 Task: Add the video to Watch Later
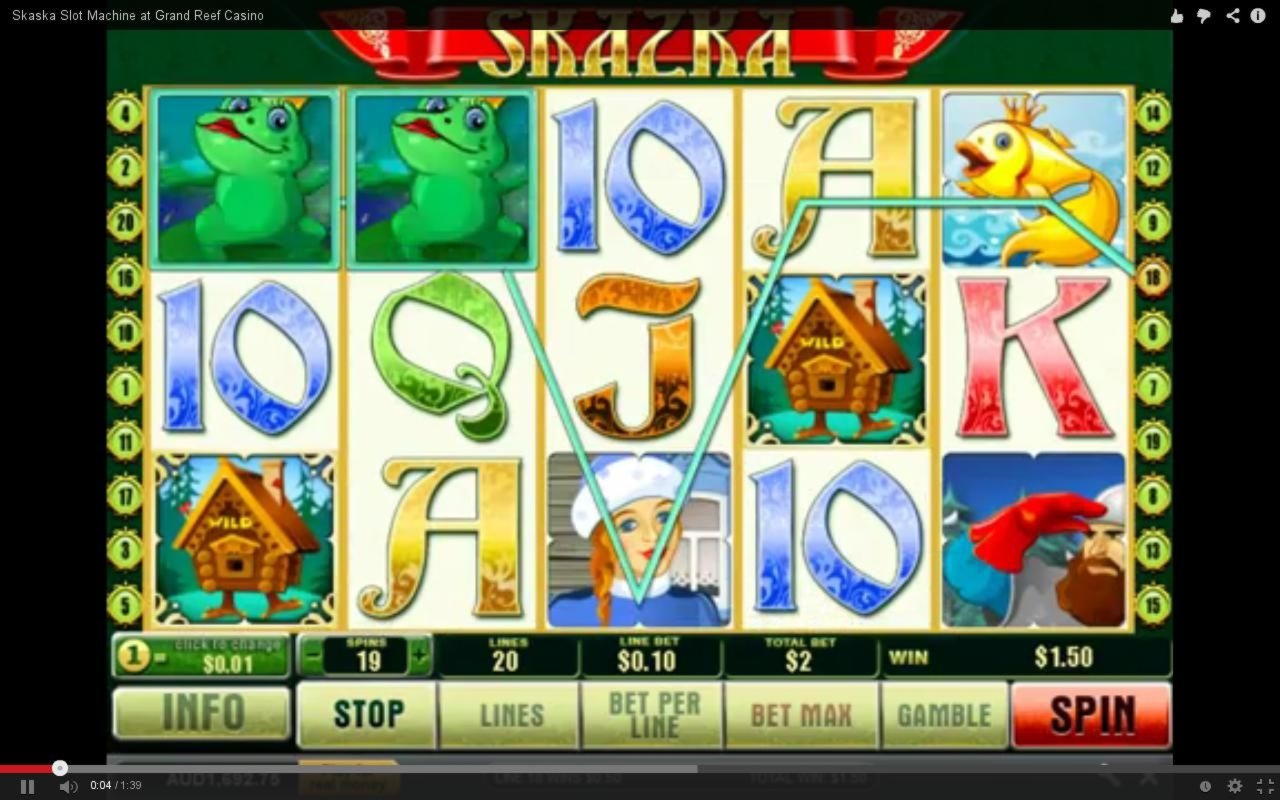(1207, 786)
